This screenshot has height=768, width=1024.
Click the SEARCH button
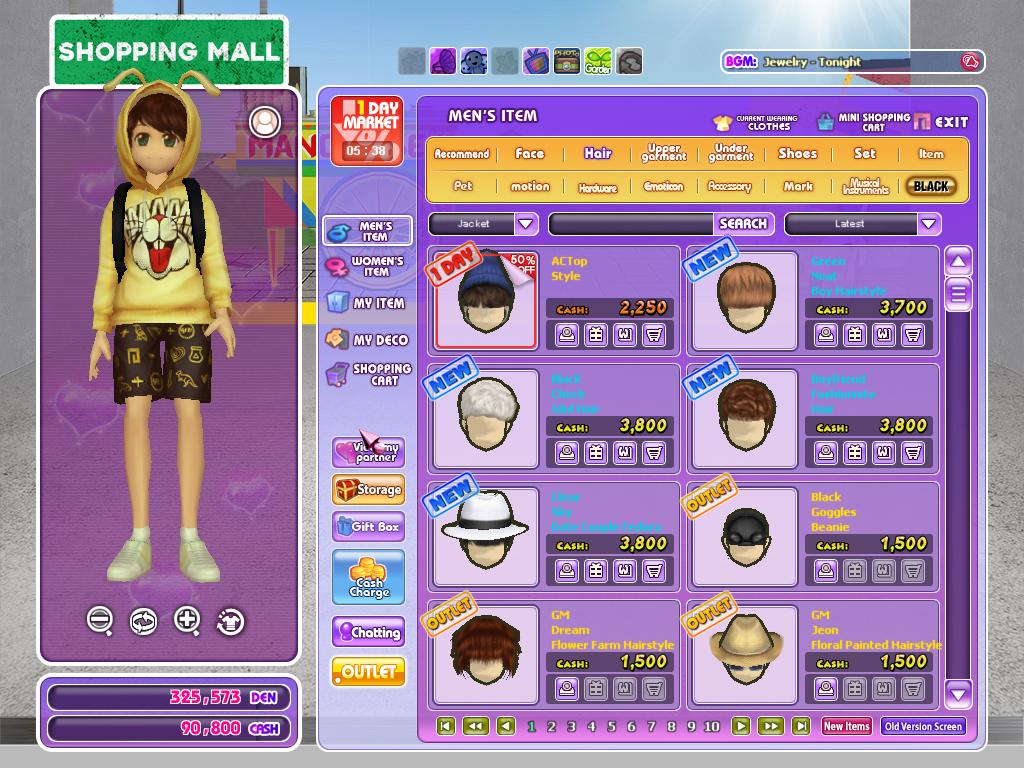(x=743, y=224)
